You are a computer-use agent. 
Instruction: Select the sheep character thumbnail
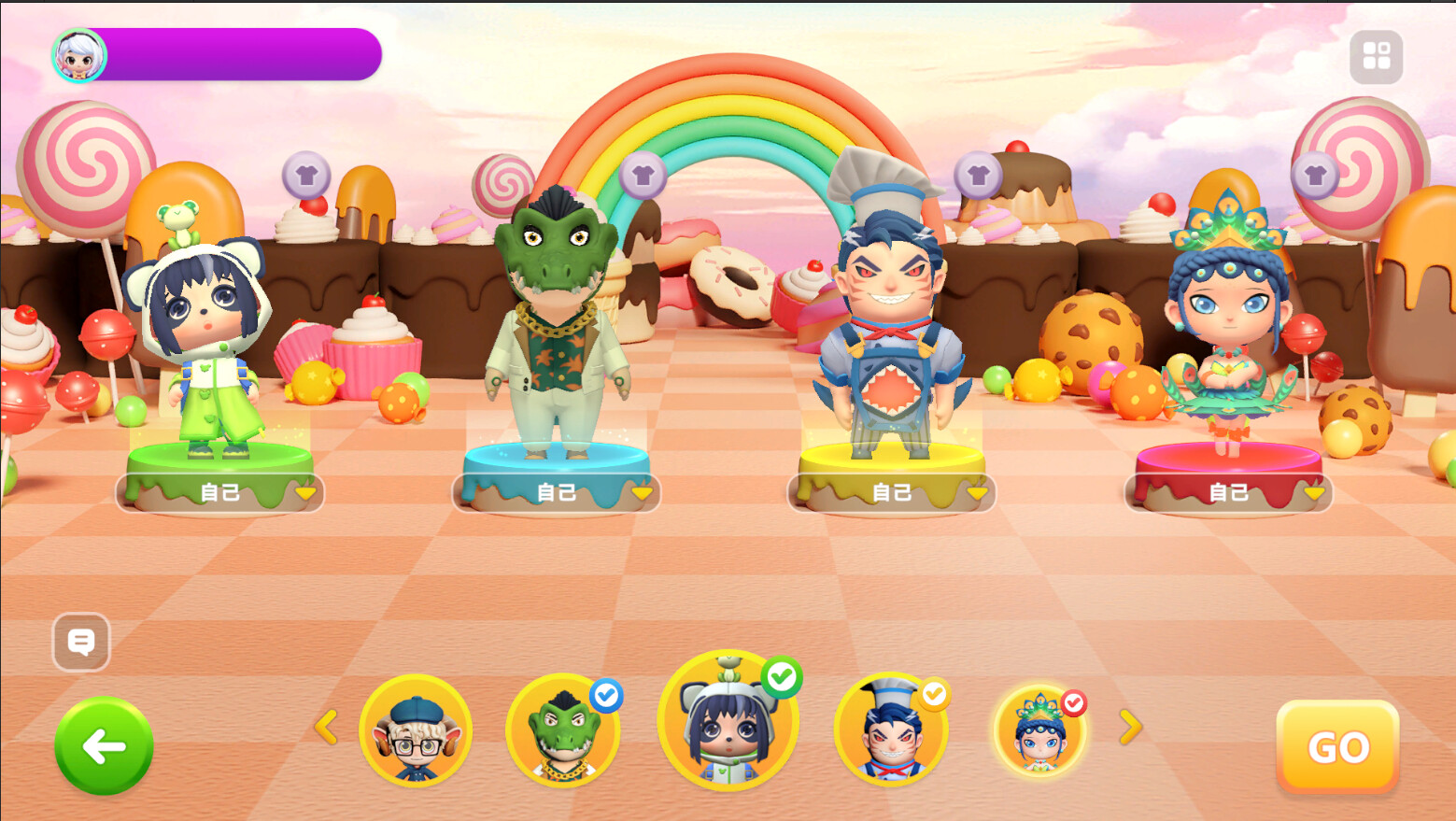pos(417,733)
